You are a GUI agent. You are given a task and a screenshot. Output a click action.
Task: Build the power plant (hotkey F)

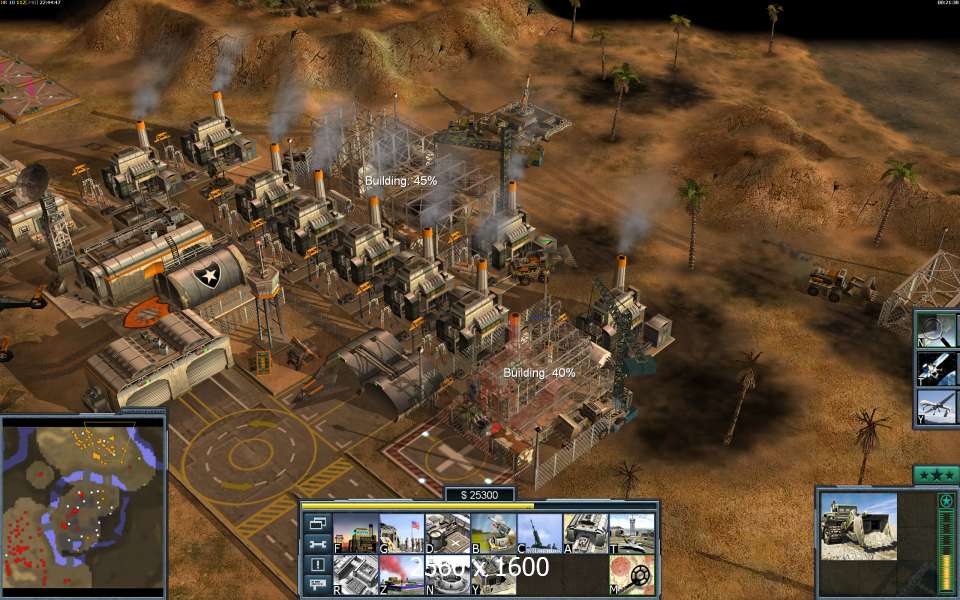pos(355,533)
